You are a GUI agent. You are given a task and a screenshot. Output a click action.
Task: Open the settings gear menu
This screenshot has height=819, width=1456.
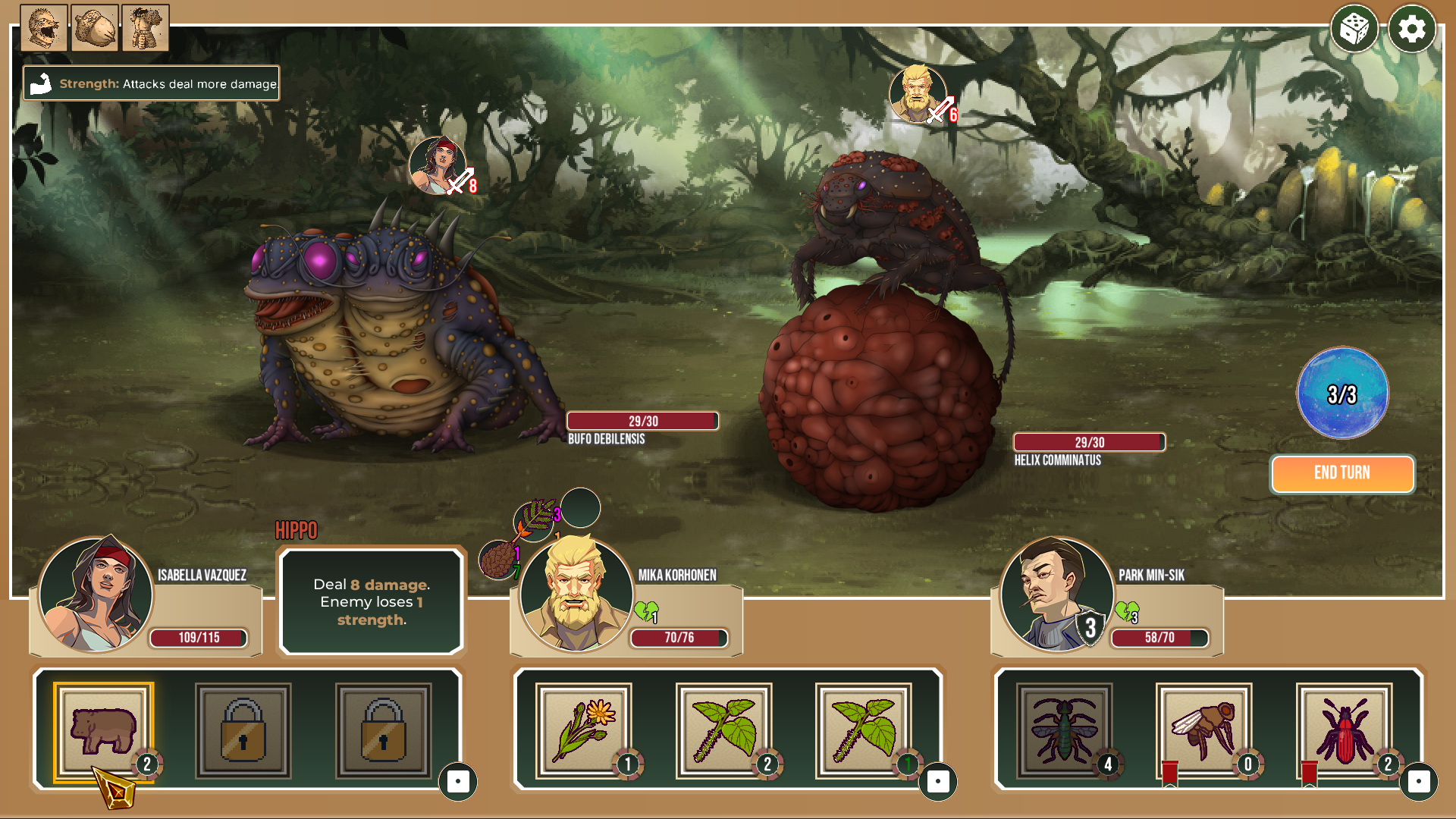(x=1411, y=30)
